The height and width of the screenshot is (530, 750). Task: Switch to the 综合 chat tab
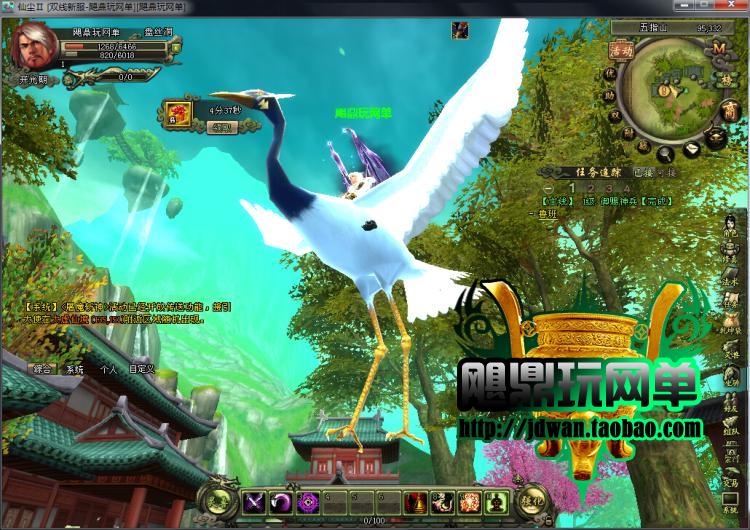point(42,369)
